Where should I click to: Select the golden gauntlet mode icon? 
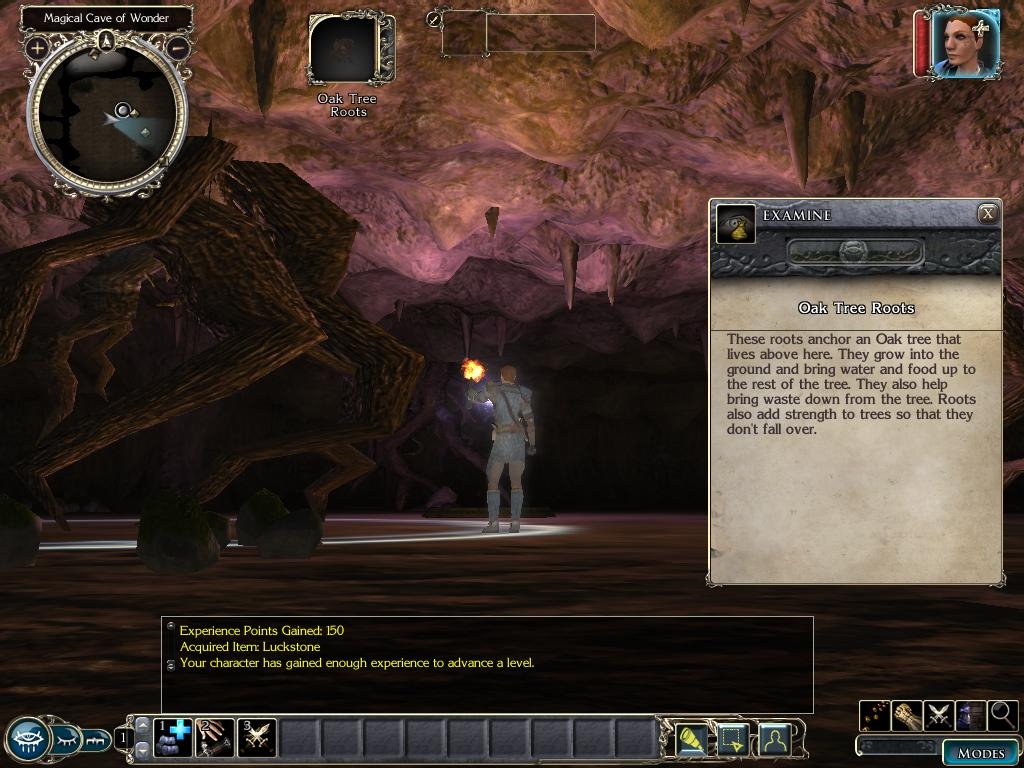tap(907, 715)
